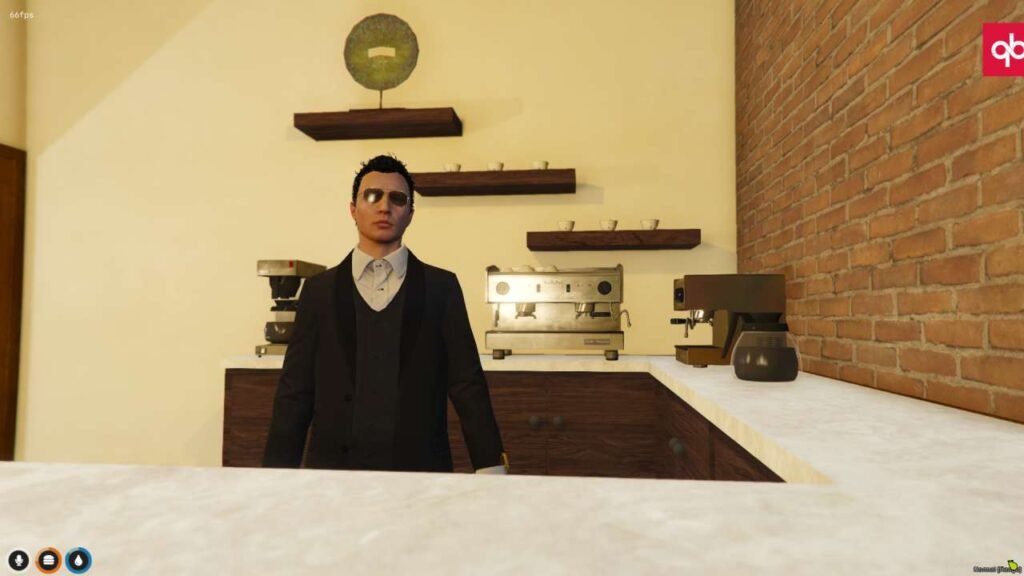The height and width of the screenshot is (576, 1024).
Task: Click the red qb logo badge
Action: coord(1003,49)
